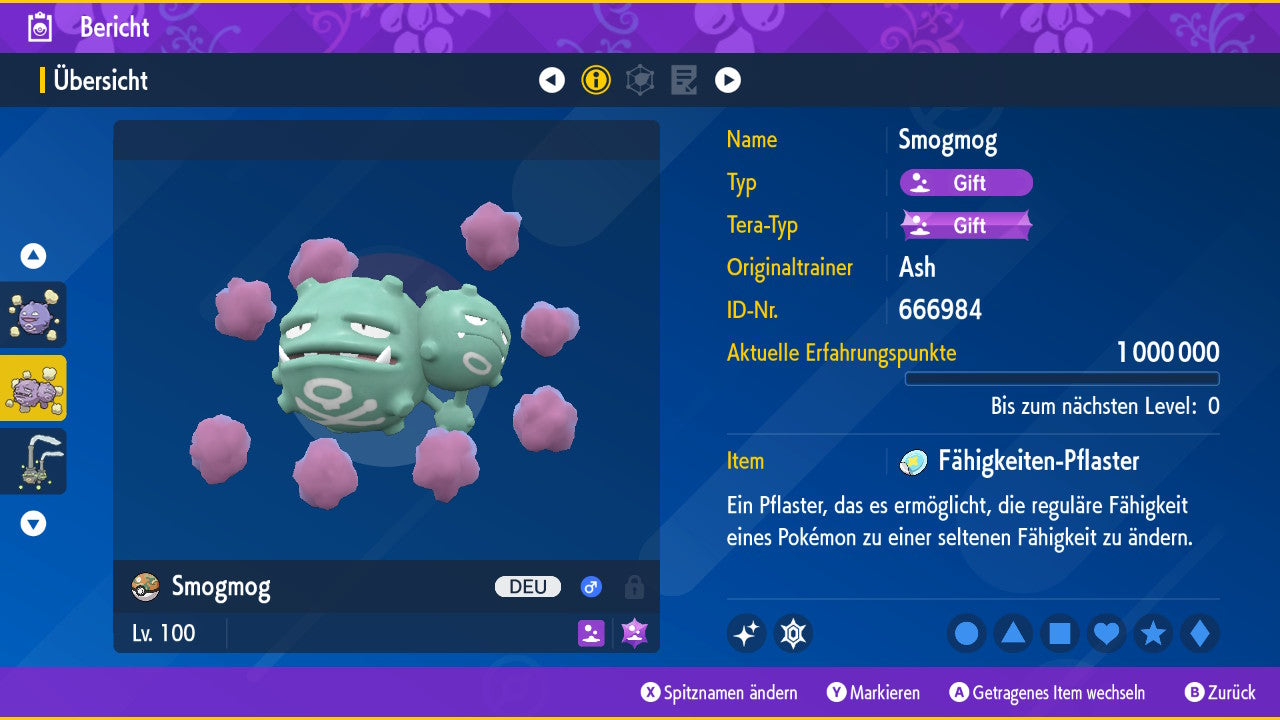This screenshot has width=1280, height=720.
Task: Go to the previous summary page arrow
Action: pos(552,80)
